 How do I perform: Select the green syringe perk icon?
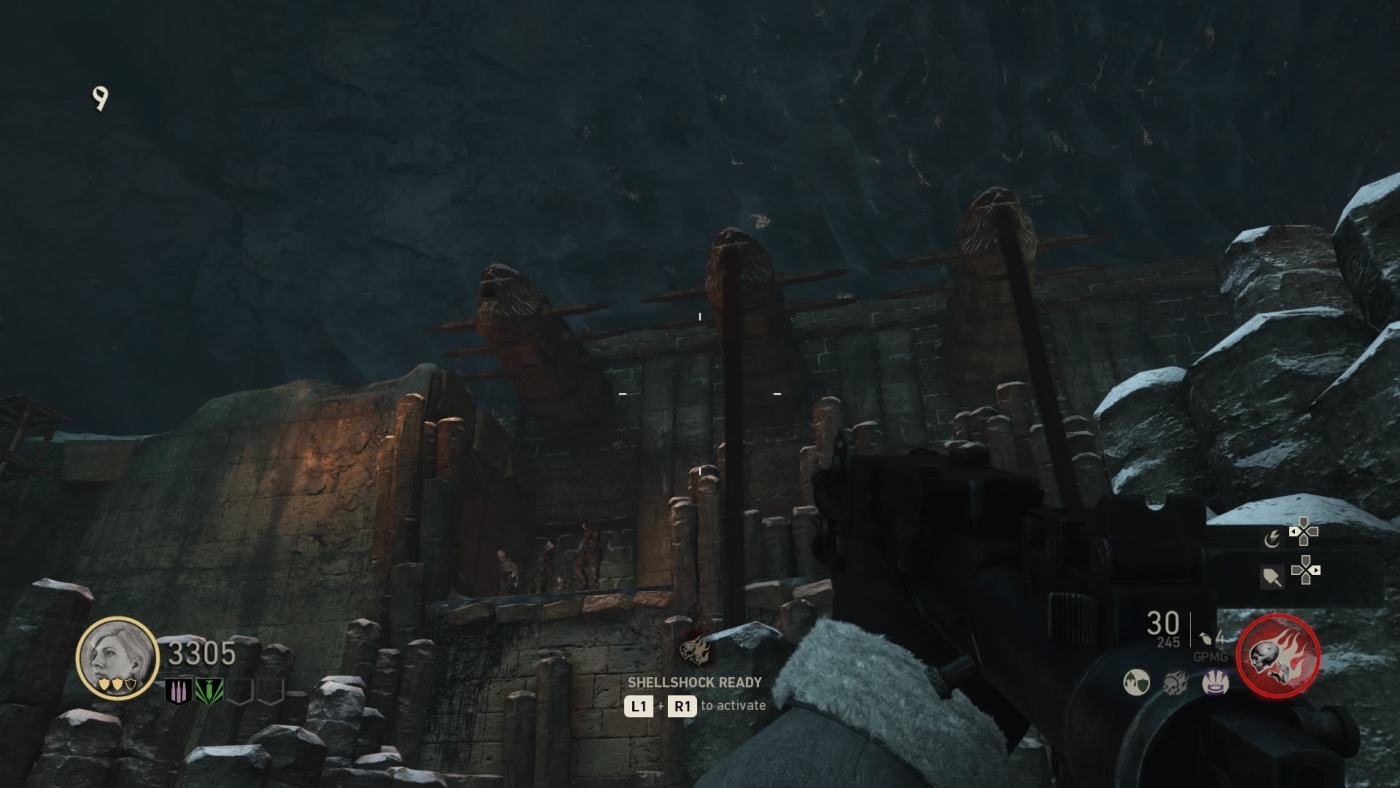(x=210, y=691)
